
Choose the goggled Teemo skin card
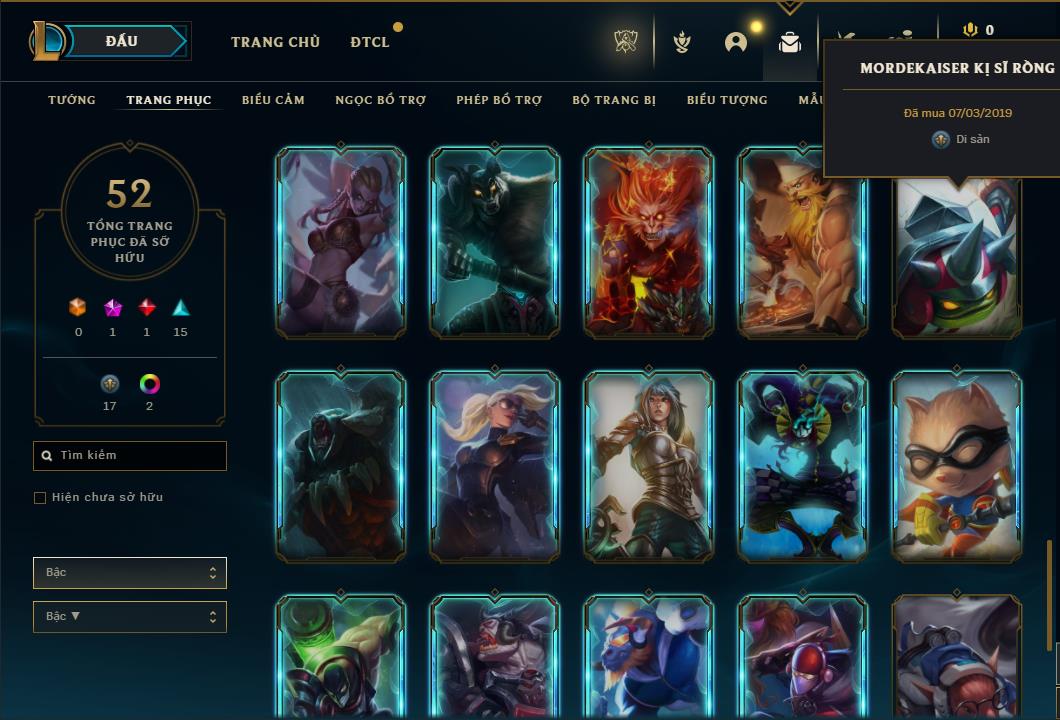pyautogui.click(x=957, y=466)
